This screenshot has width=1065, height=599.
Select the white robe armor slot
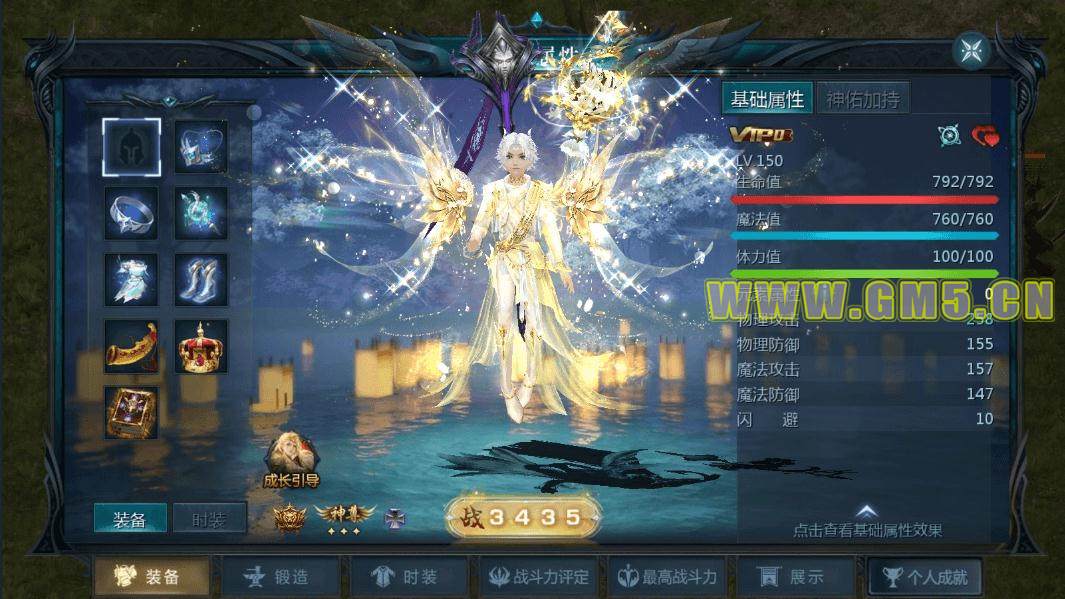click(x=131, y=279)
